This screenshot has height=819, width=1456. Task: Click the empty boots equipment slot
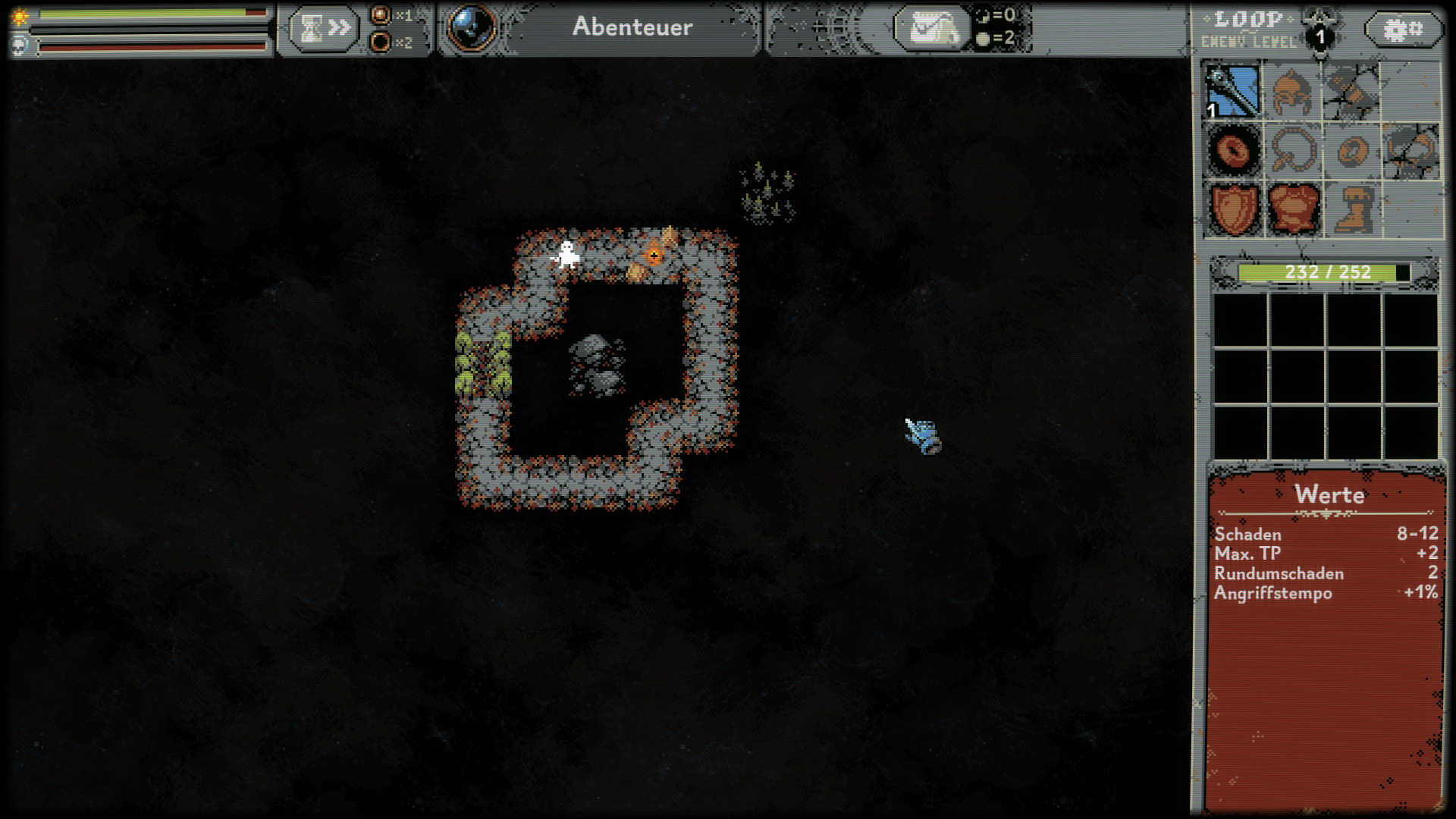click(x=1352, y=209)
